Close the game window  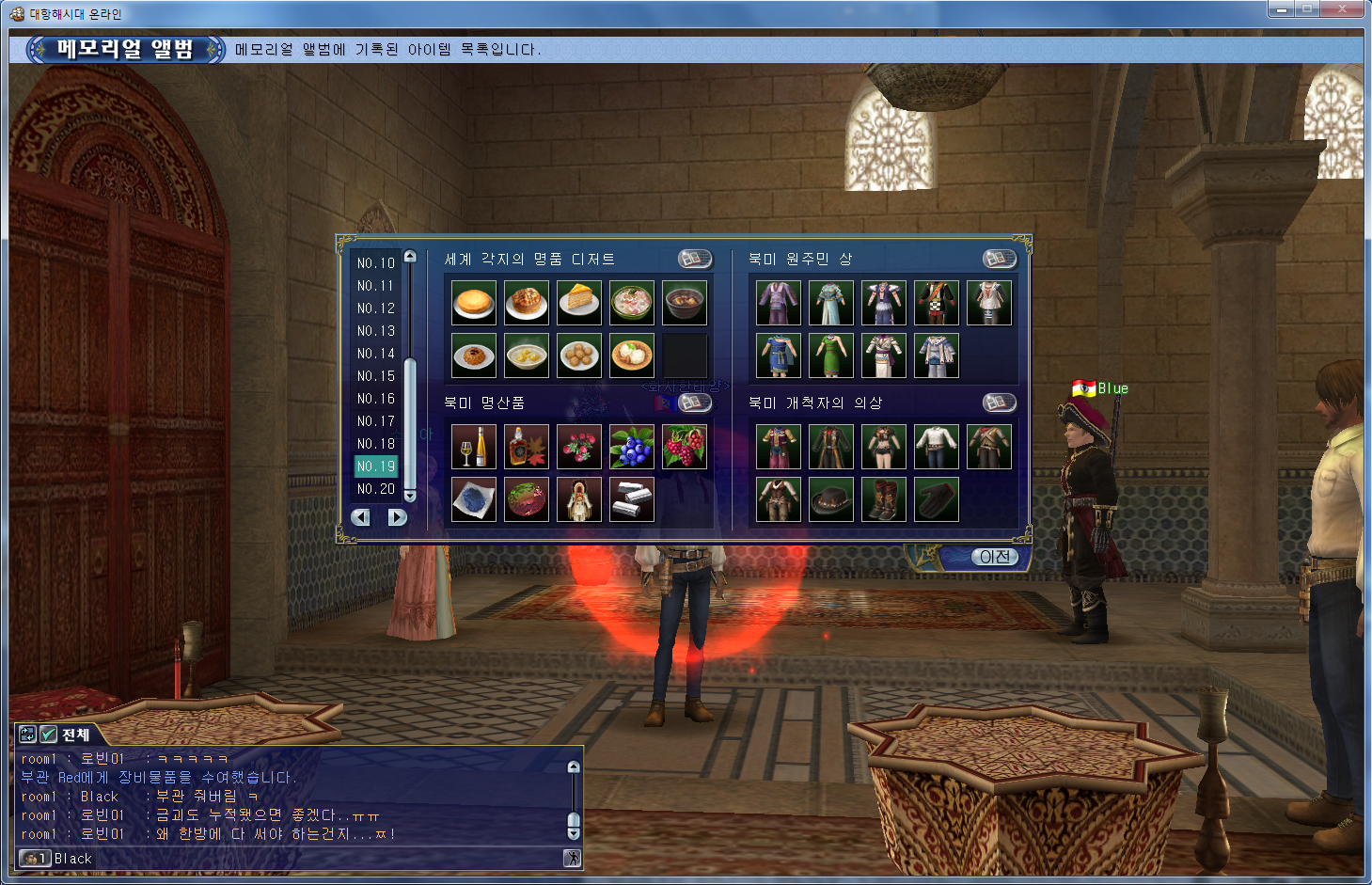click(1343, 9)
